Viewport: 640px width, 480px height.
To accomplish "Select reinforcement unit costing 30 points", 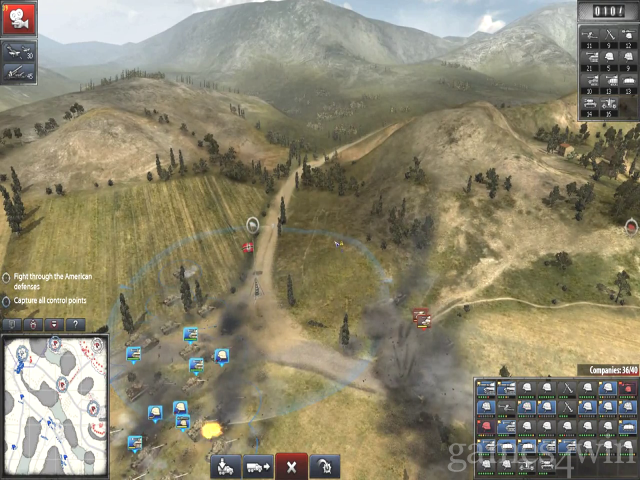I will point(589,81).
